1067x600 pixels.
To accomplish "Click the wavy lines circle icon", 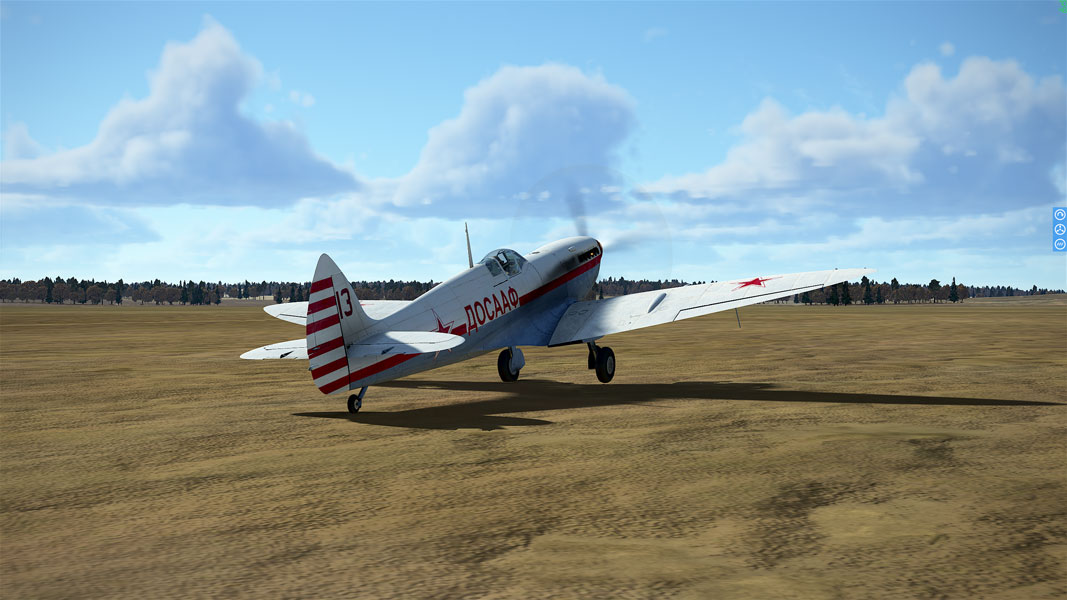I will tap(1060, 243).
